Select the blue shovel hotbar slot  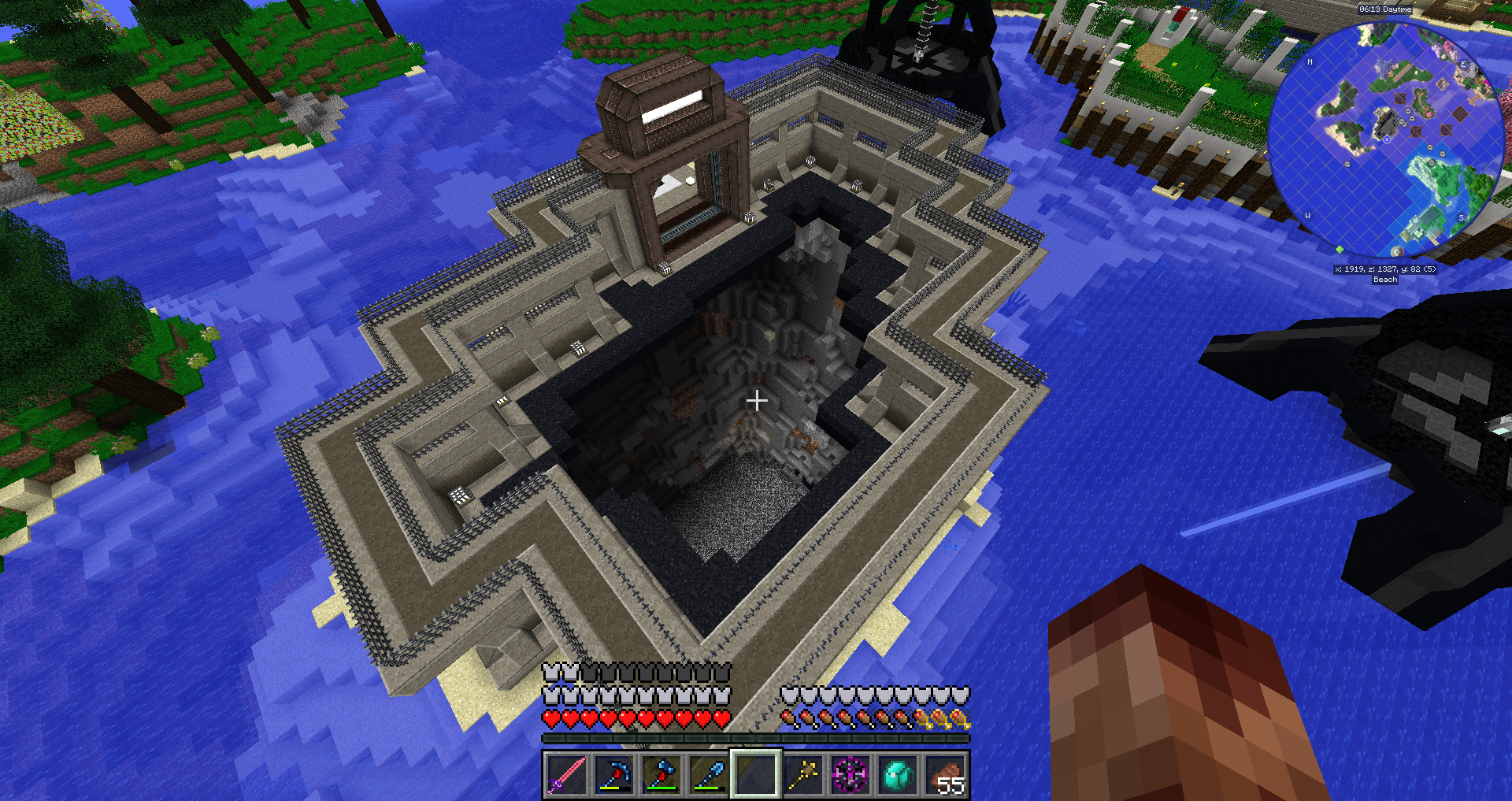709,774
